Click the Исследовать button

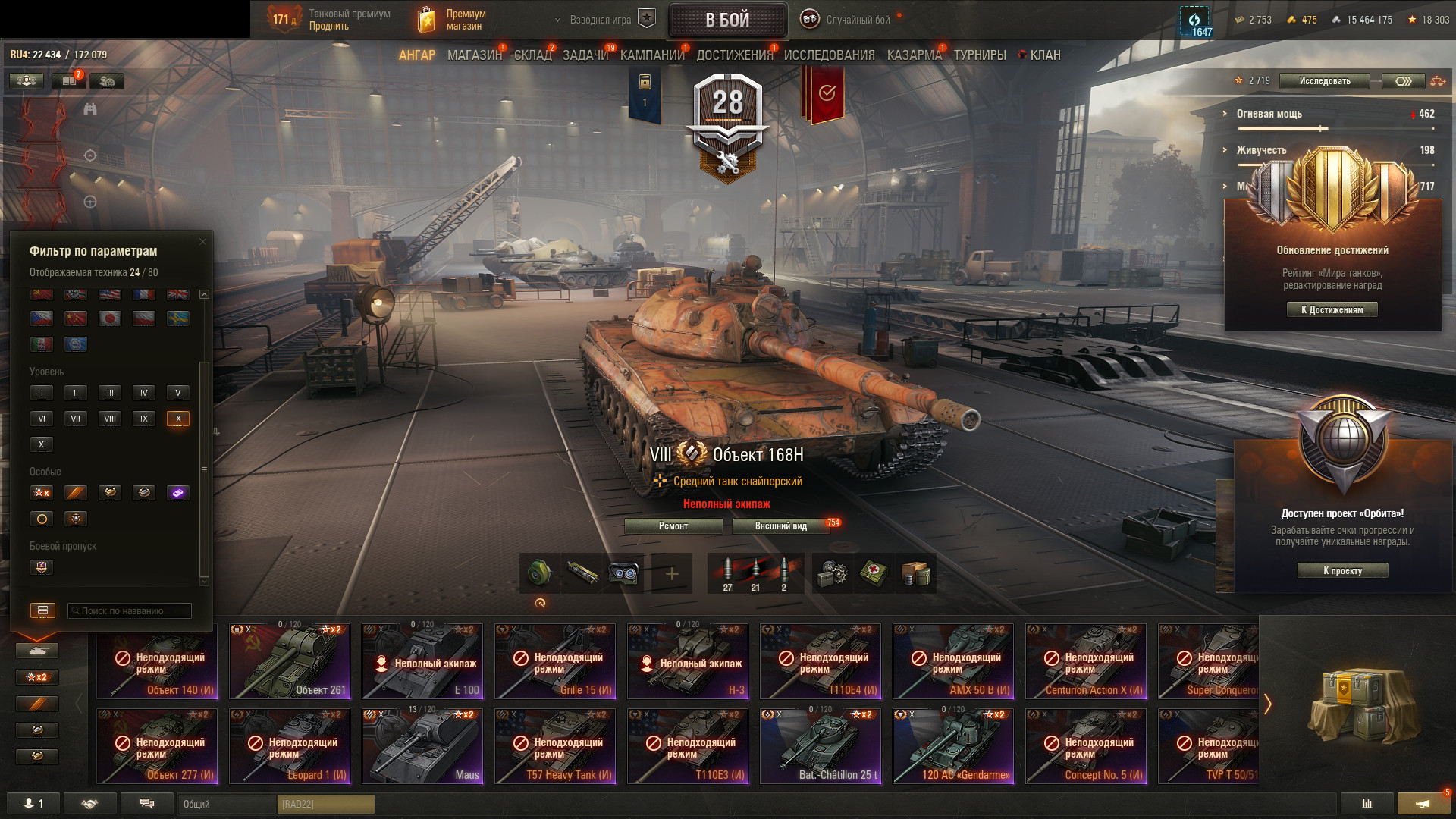click(1324, 81)
